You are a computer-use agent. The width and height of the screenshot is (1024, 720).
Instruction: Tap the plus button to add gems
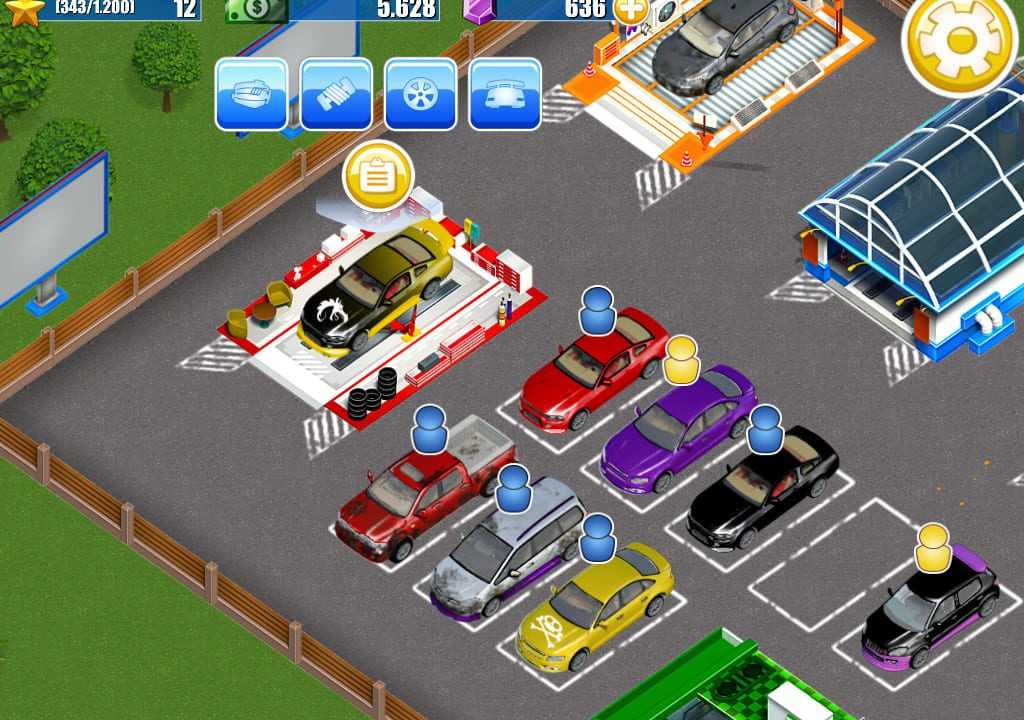click(630, 10)
